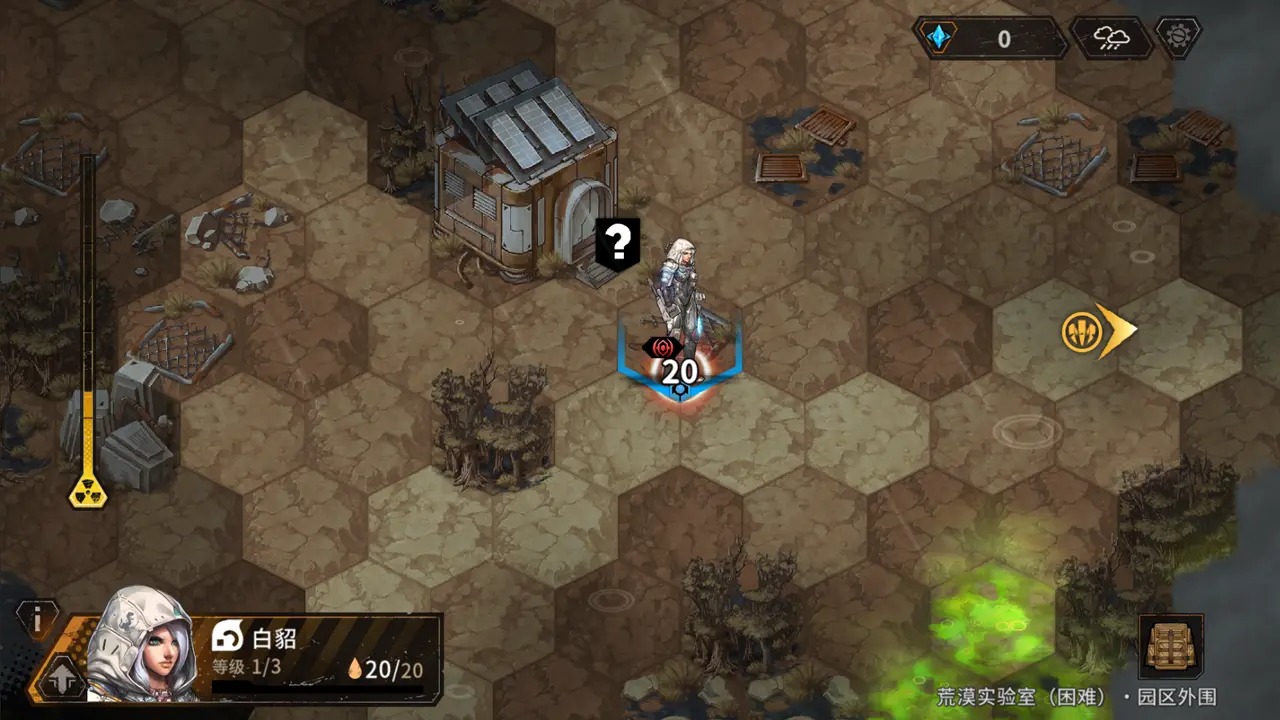Tap the blue crystal currency counter

(990, 39)
